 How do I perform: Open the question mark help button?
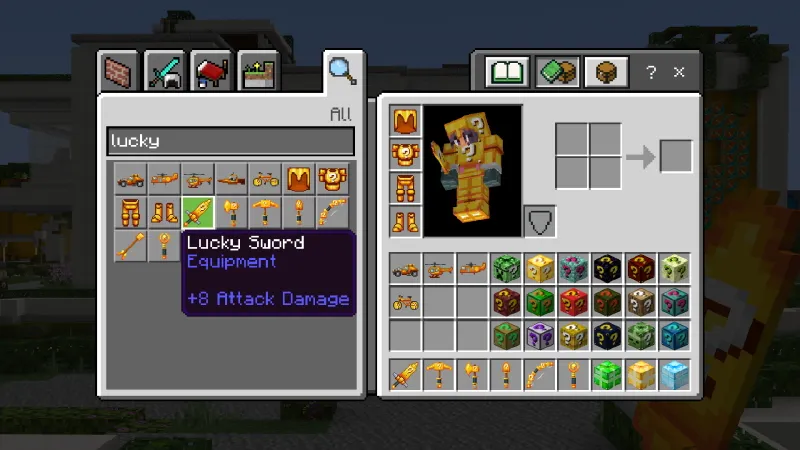click(651, 72)
